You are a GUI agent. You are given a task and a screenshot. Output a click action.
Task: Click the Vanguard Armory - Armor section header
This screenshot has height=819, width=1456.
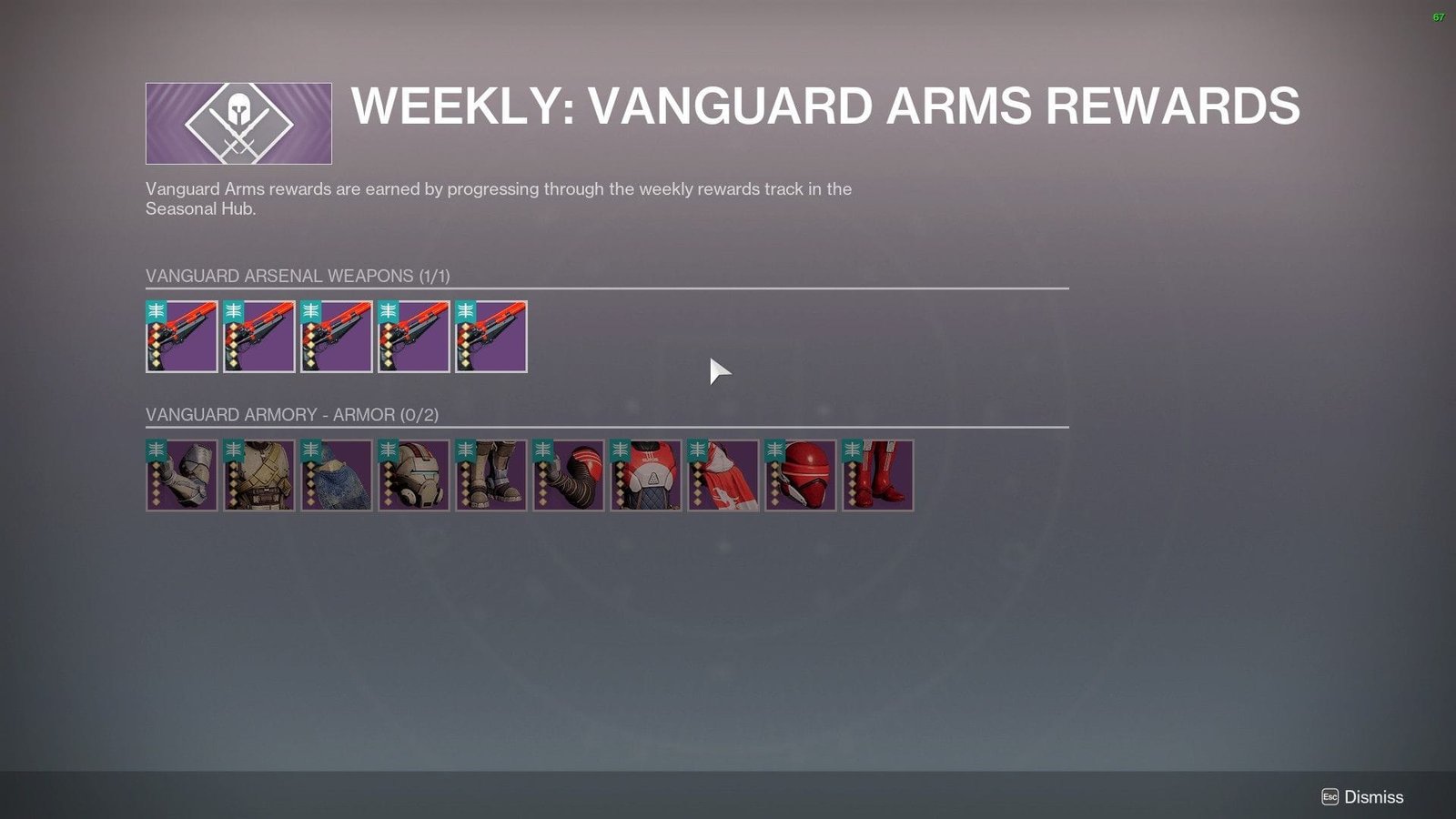coord(291,414)
